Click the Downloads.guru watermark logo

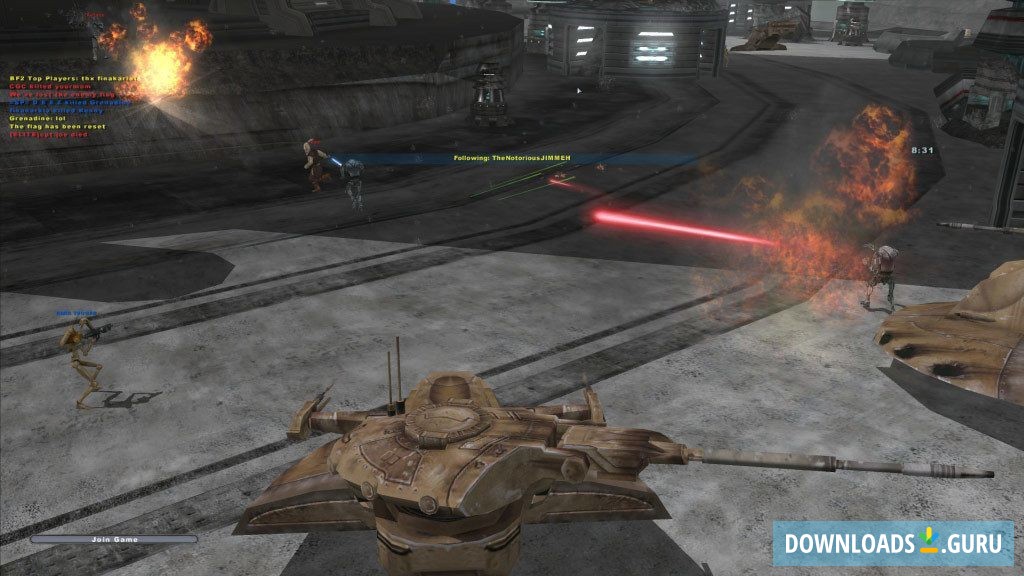tap(892, 543)
